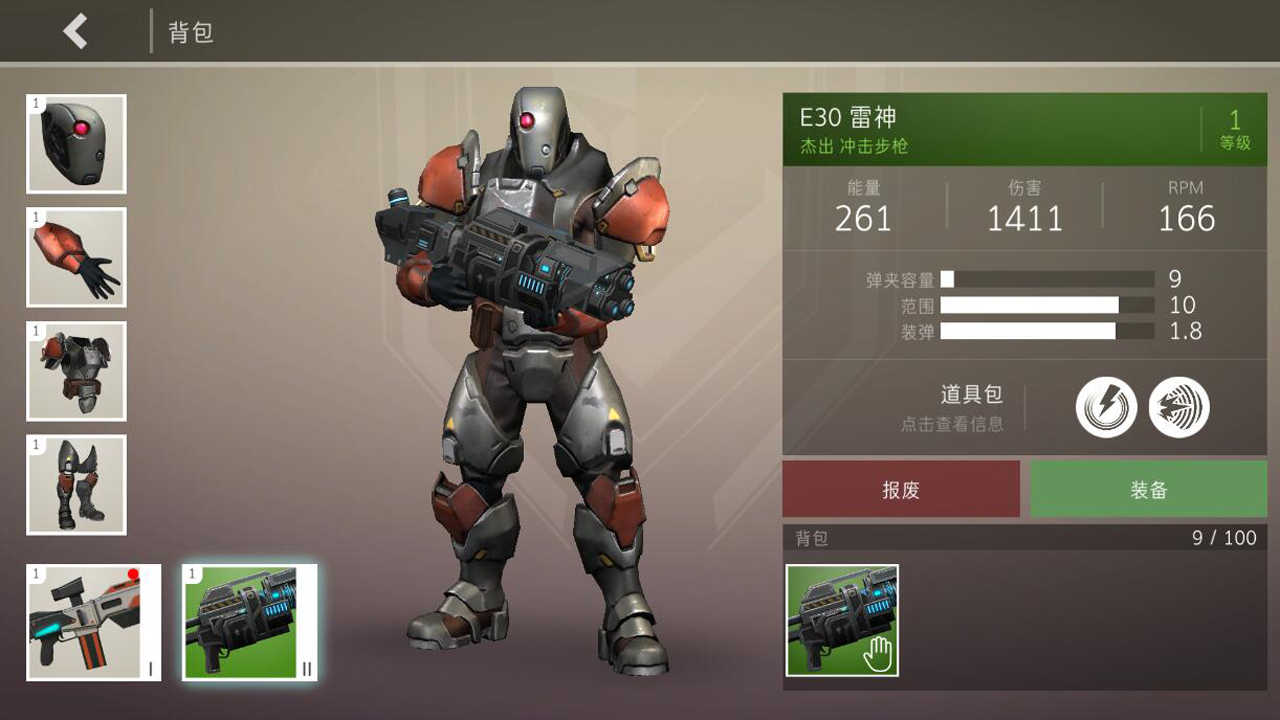
Task: Select weapon slot I pistol
Action: click(x=92, y=621)
